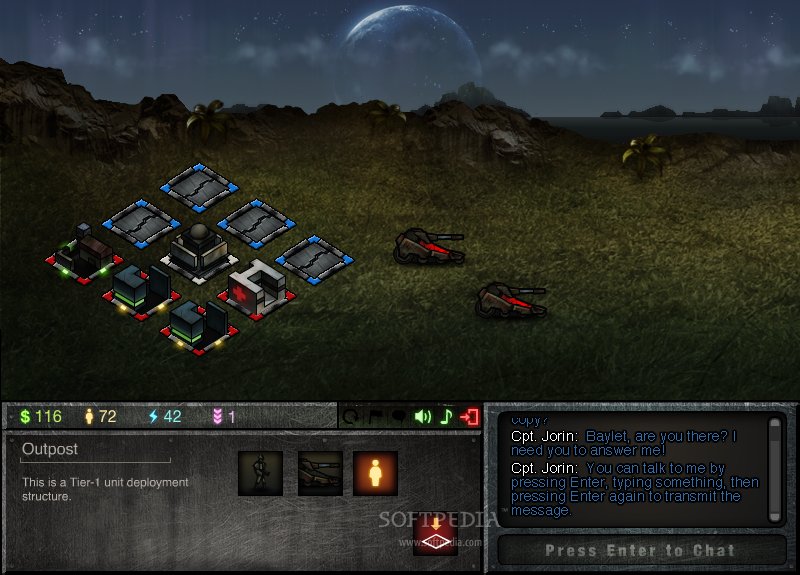Click the dark speech bubble icon
This screenshot has height=575, width=800.
click(399, 416)
